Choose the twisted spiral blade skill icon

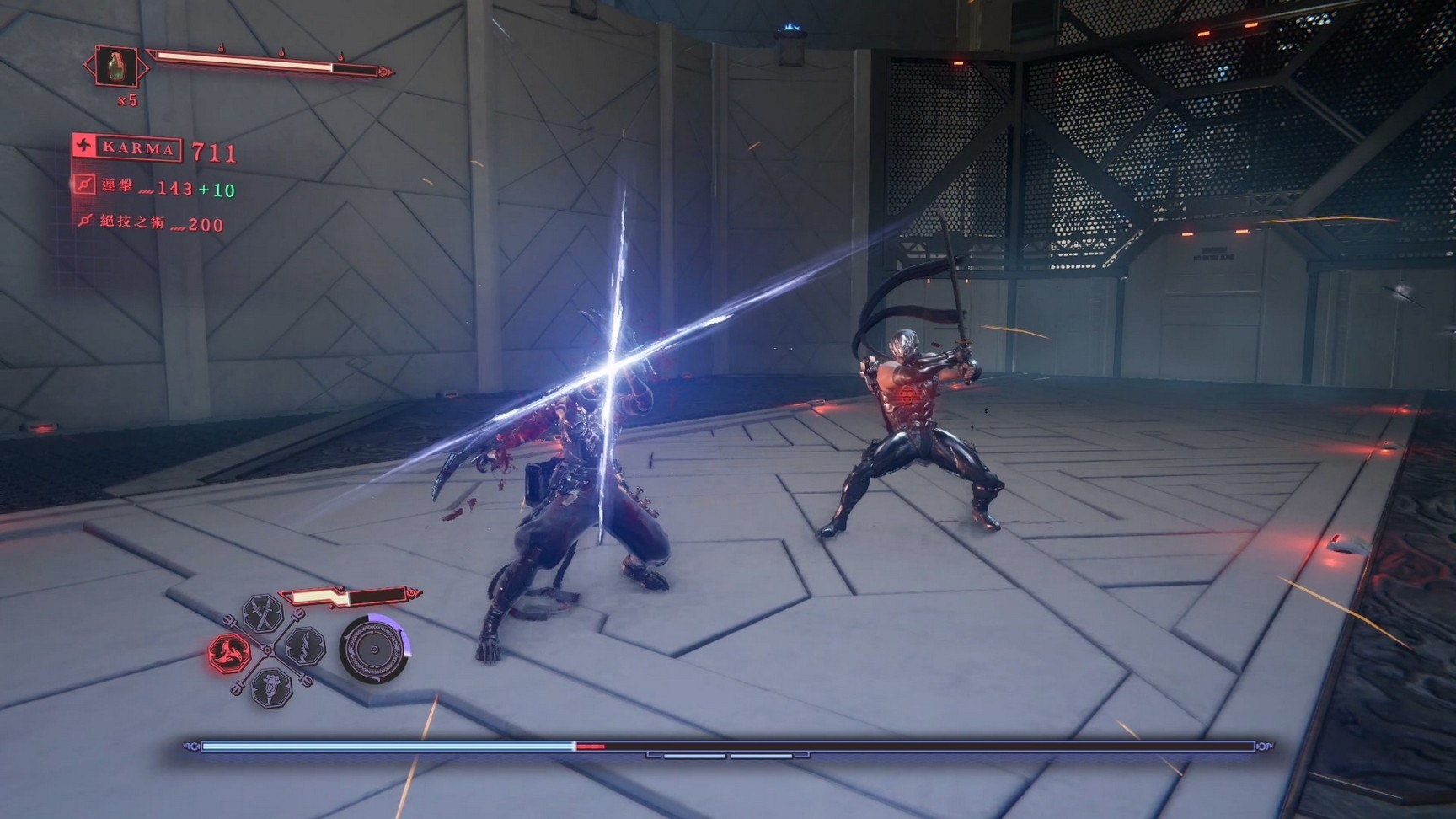[303, 648]
